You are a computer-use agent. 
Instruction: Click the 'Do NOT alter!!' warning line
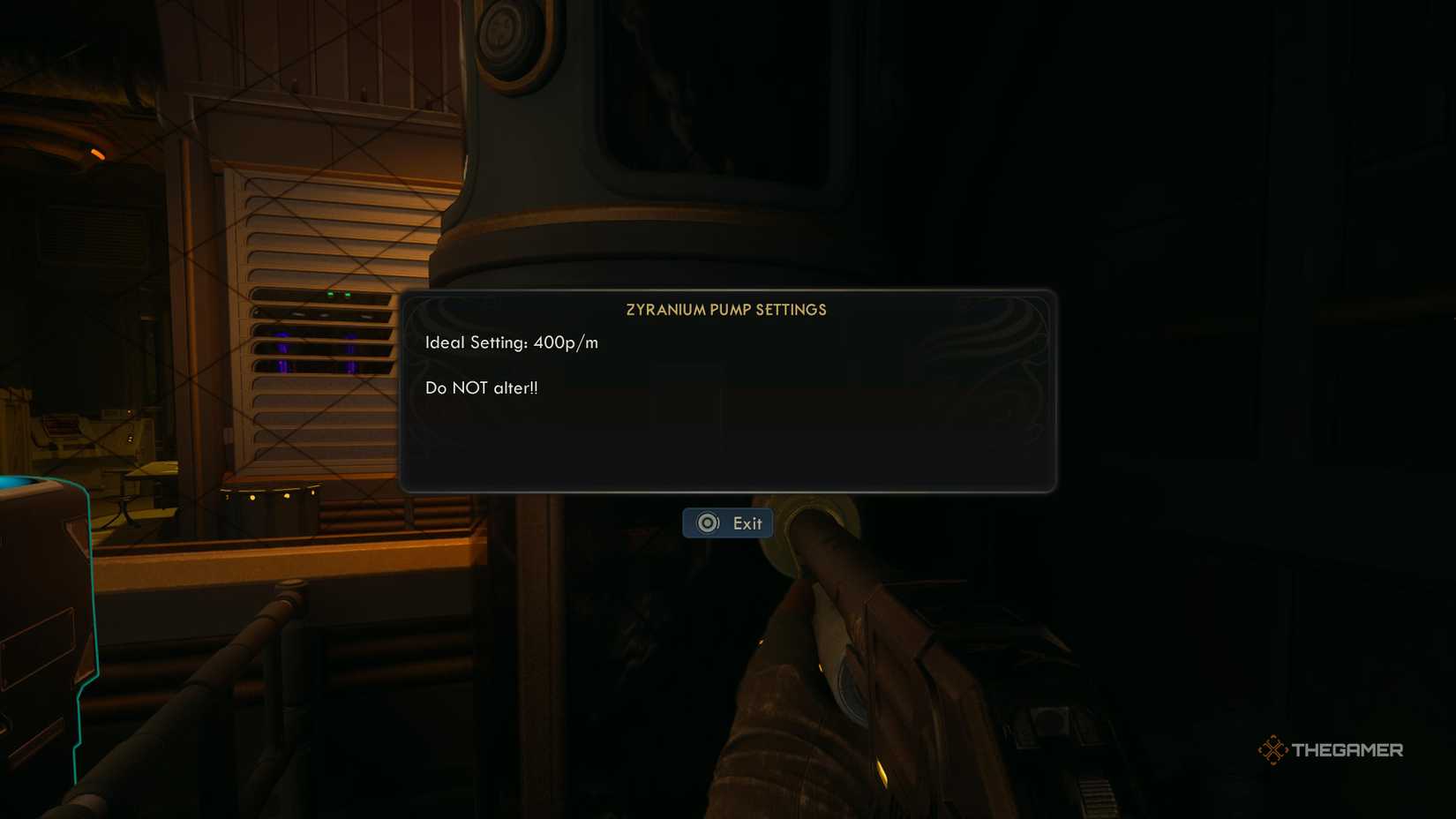[482, 387]
